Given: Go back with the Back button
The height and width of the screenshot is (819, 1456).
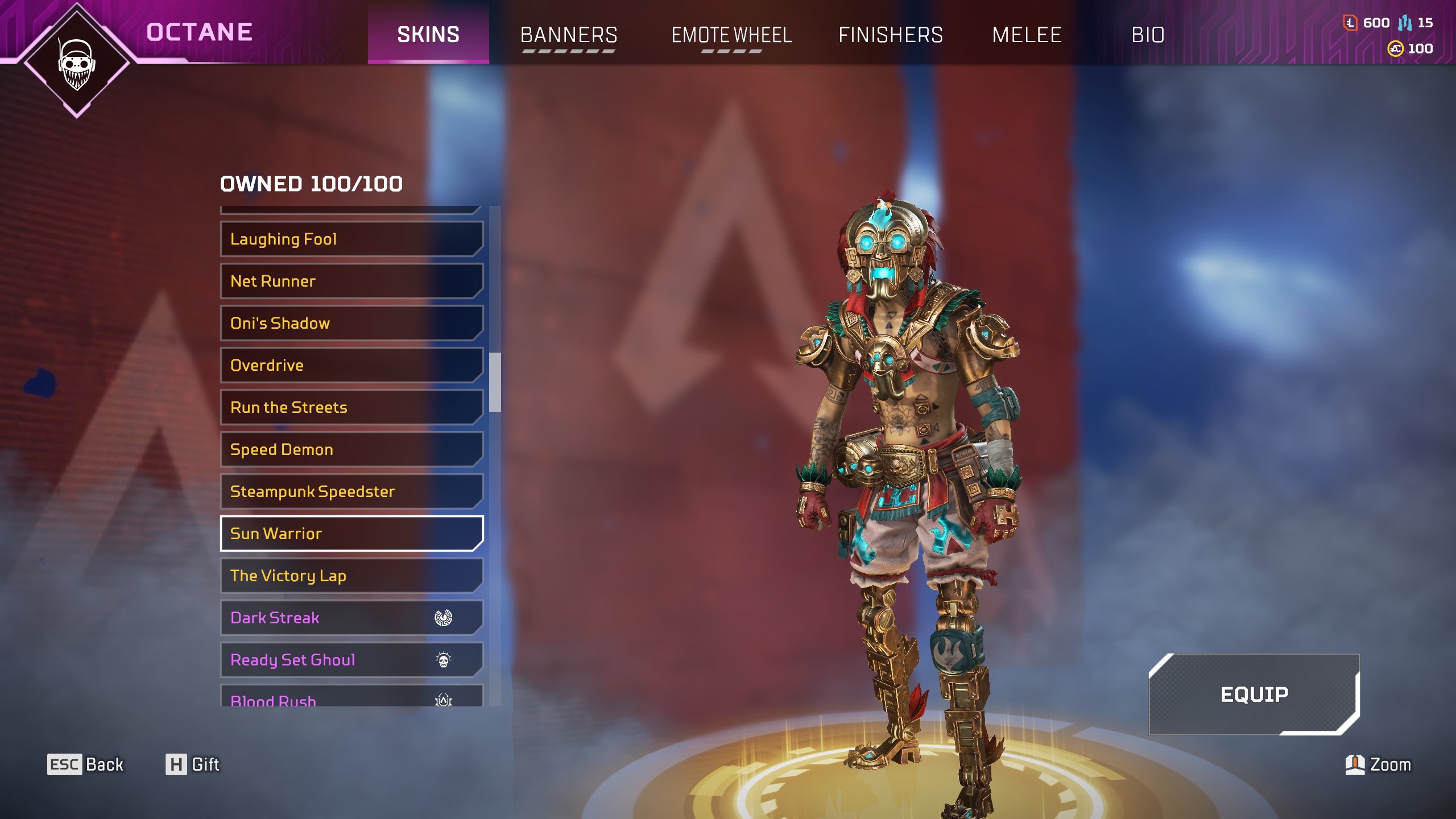Looking at the screenshot, I should coord(85,764).
